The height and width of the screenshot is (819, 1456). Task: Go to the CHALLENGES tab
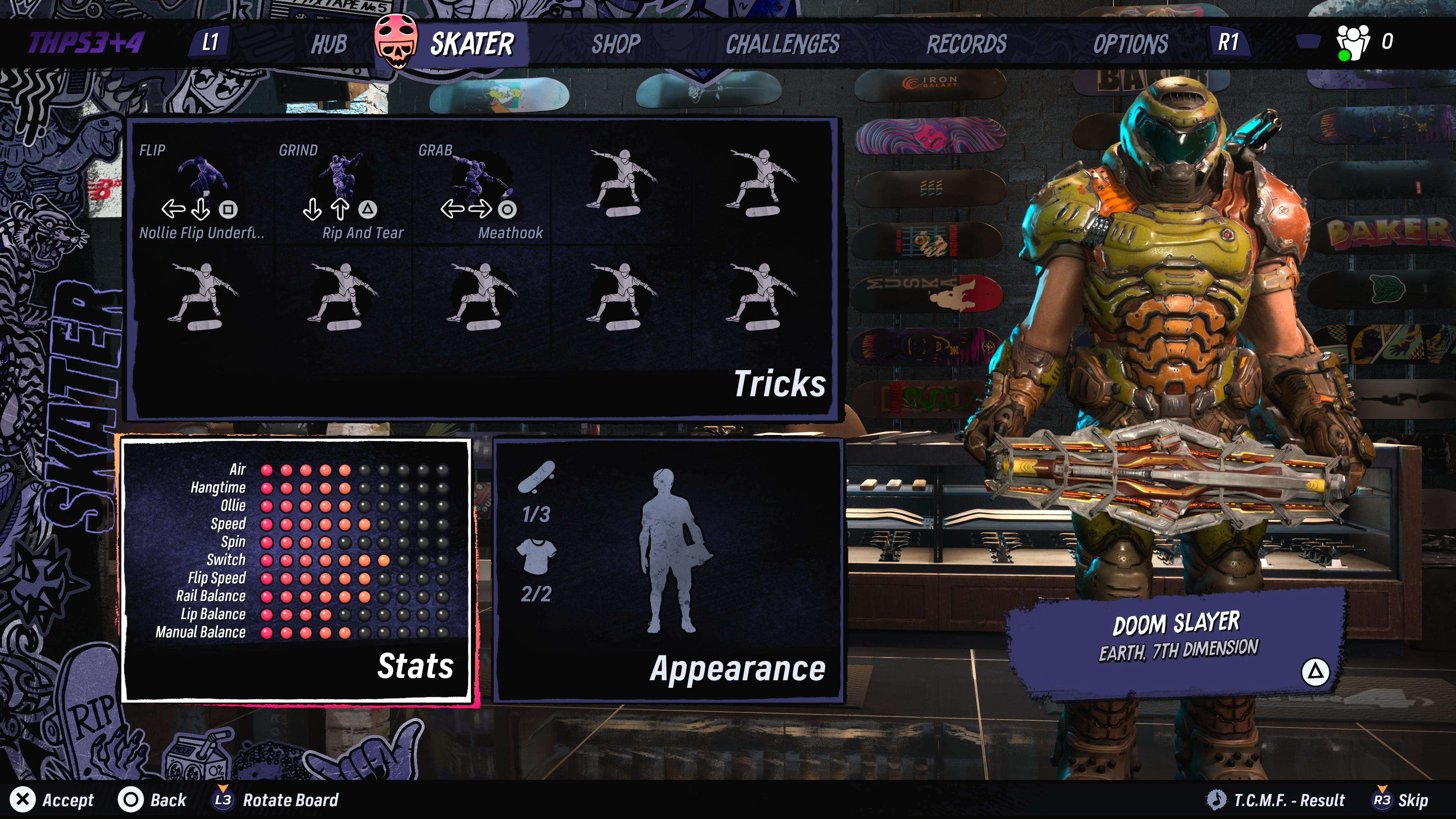(x=782, y=44)
